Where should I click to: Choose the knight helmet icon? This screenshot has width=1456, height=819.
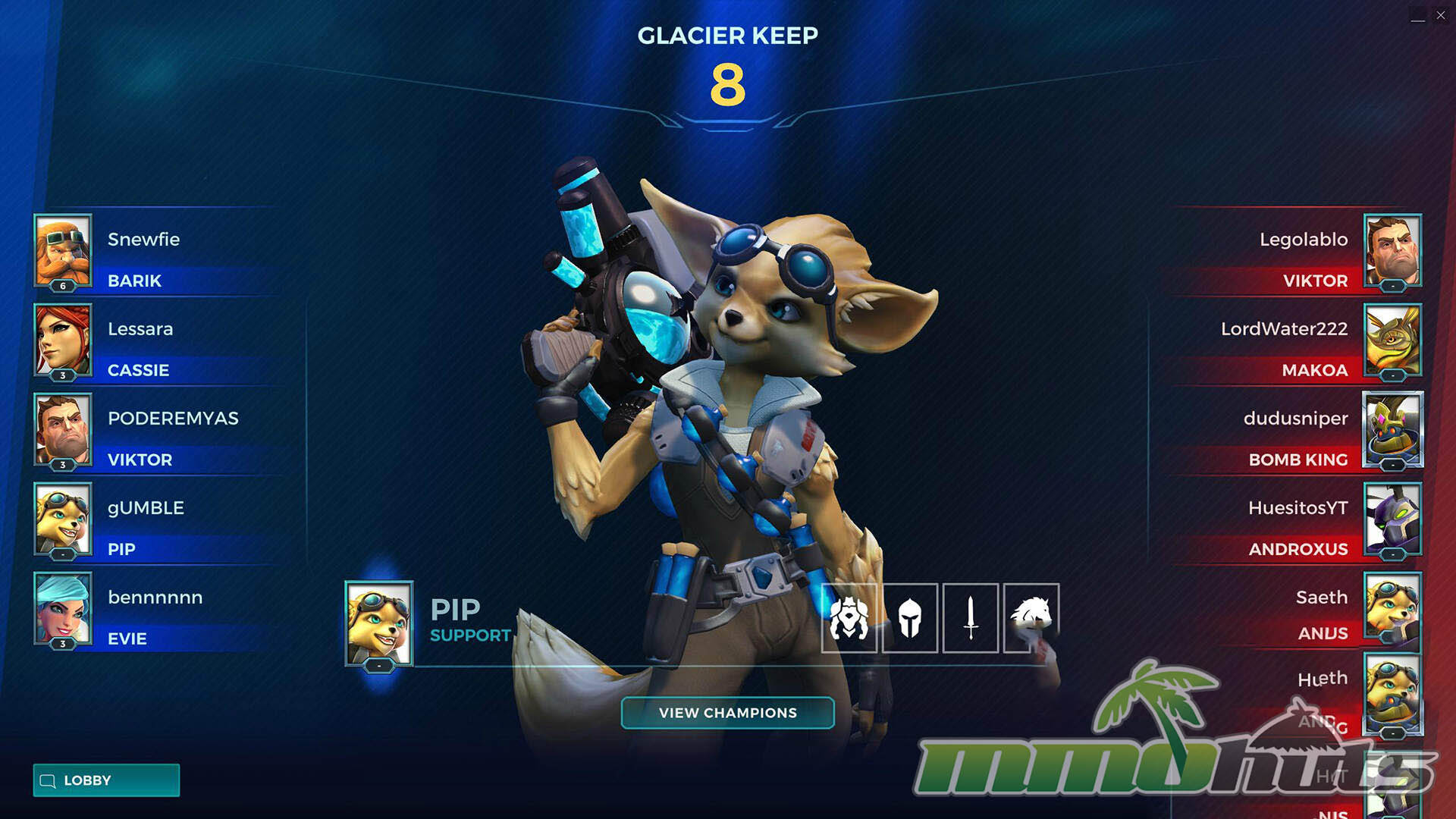click(x=910, y=618)
